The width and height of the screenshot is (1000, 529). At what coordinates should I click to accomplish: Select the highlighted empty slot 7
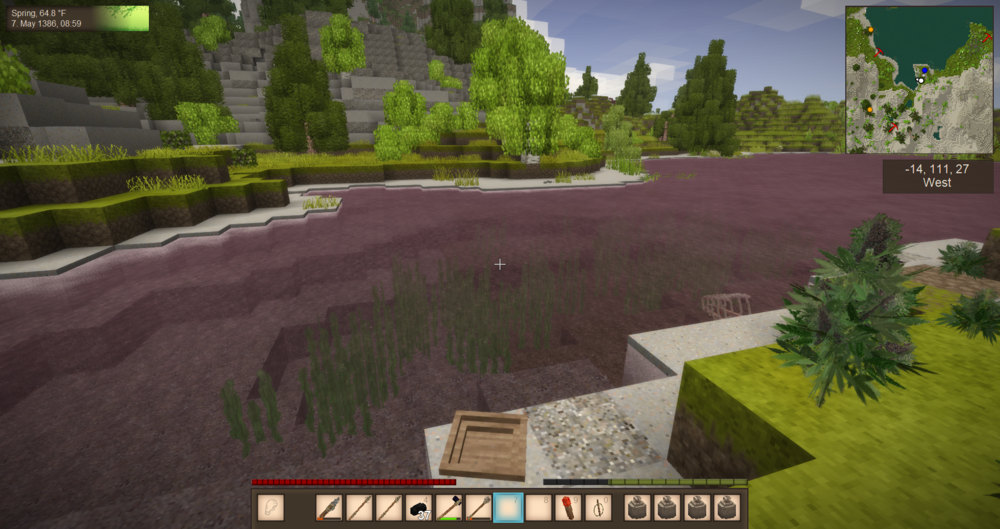tap(508, 508)
